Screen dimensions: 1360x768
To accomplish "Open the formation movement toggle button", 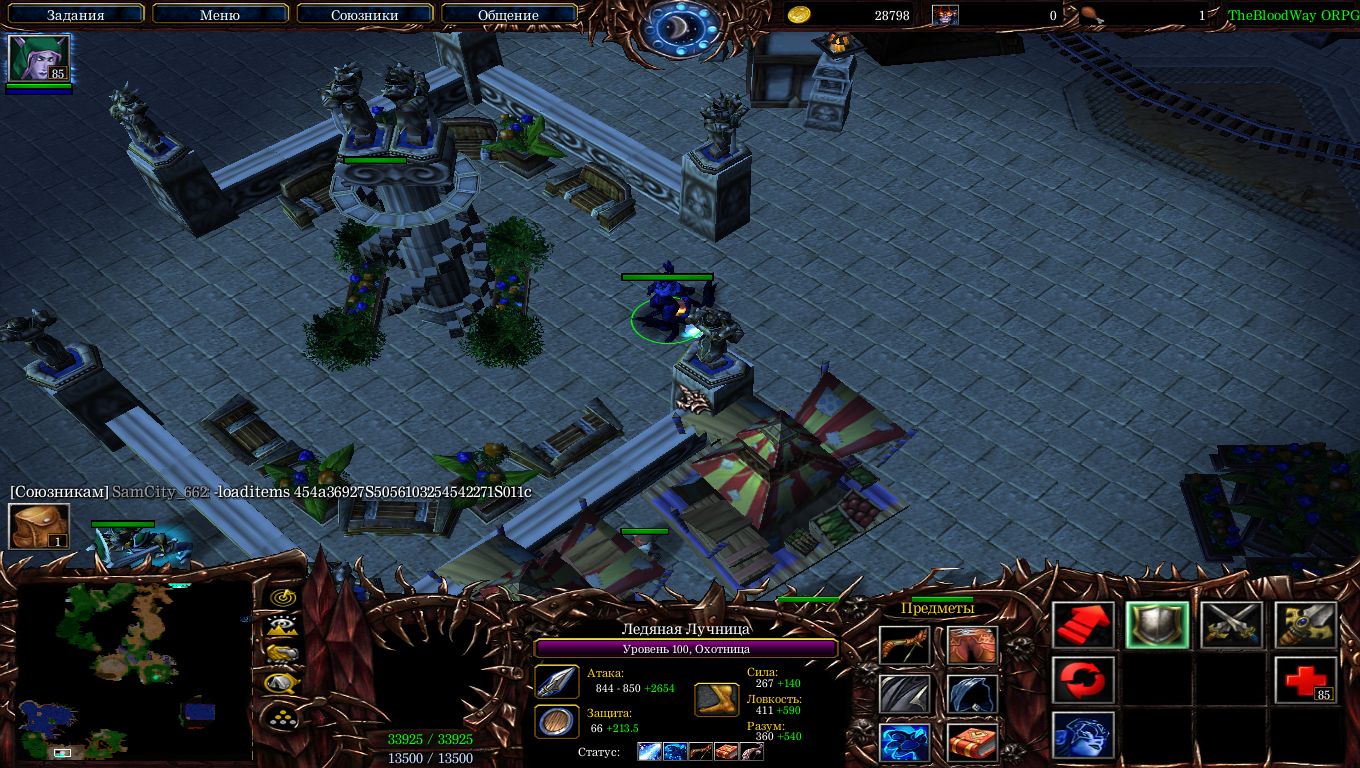I will point(283,716).
